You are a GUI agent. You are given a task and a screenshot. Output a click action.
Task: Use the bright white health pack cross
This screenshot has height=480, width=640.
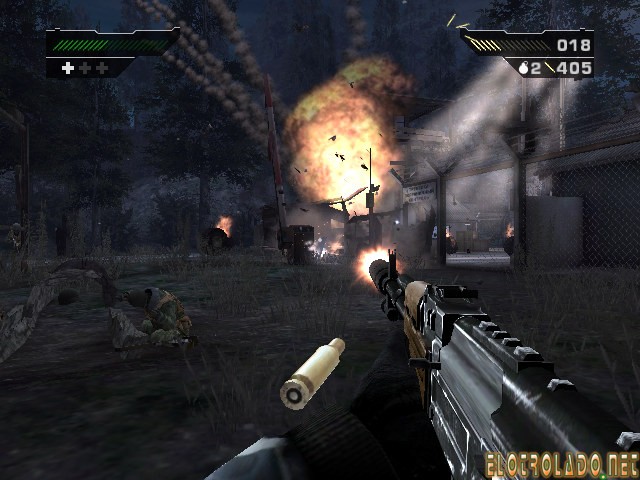tap(68, 68)
